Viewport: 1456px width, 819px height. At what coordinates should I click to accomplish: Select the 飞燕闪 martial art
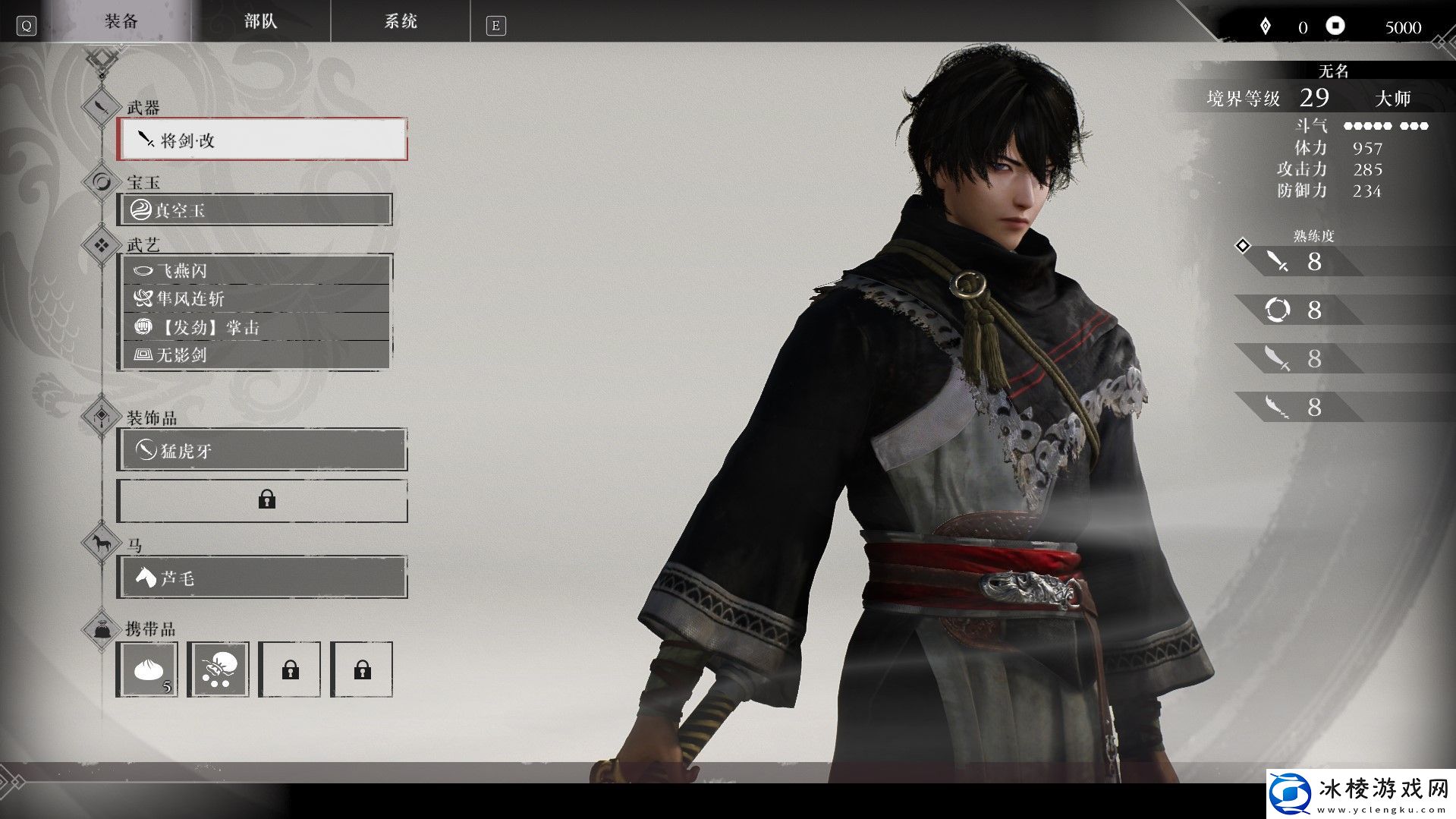256,271
